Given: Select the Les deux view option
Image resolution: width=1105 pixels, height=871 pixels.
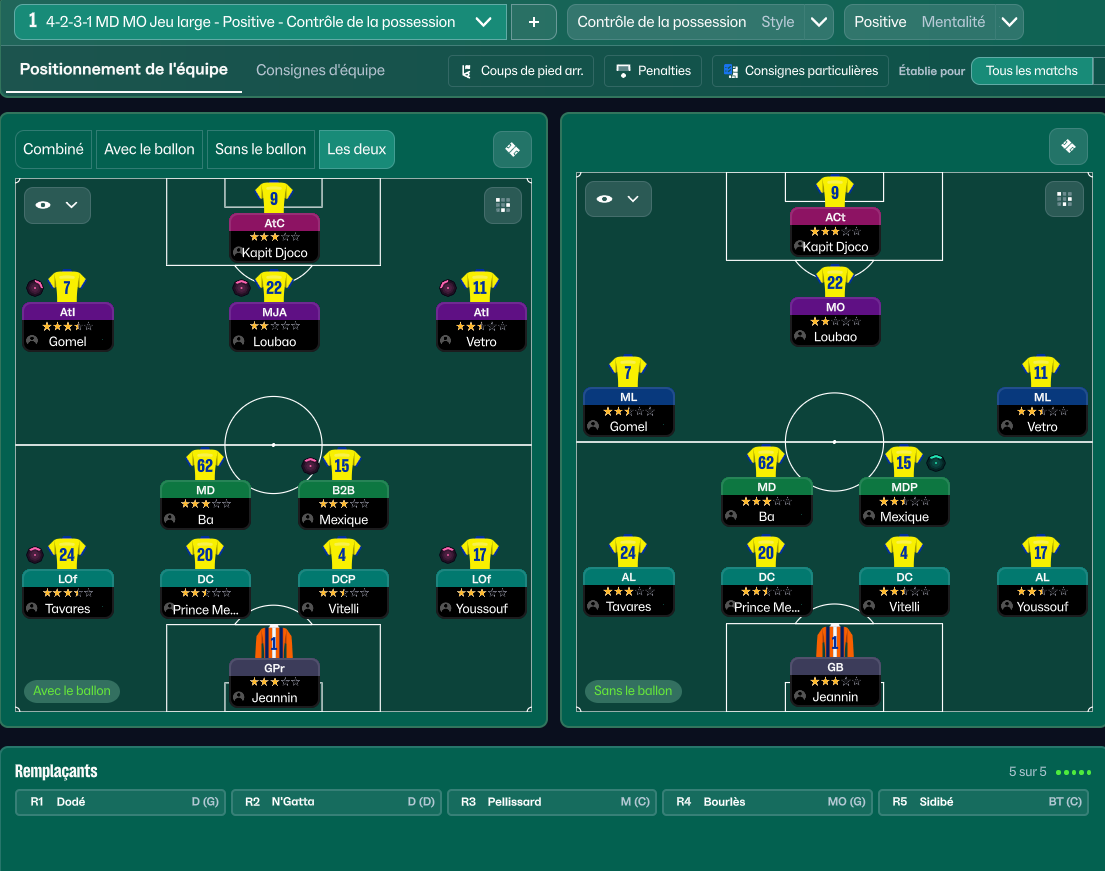Looking at the screenshot, I should pyautogui.click(x=356, y=149).
